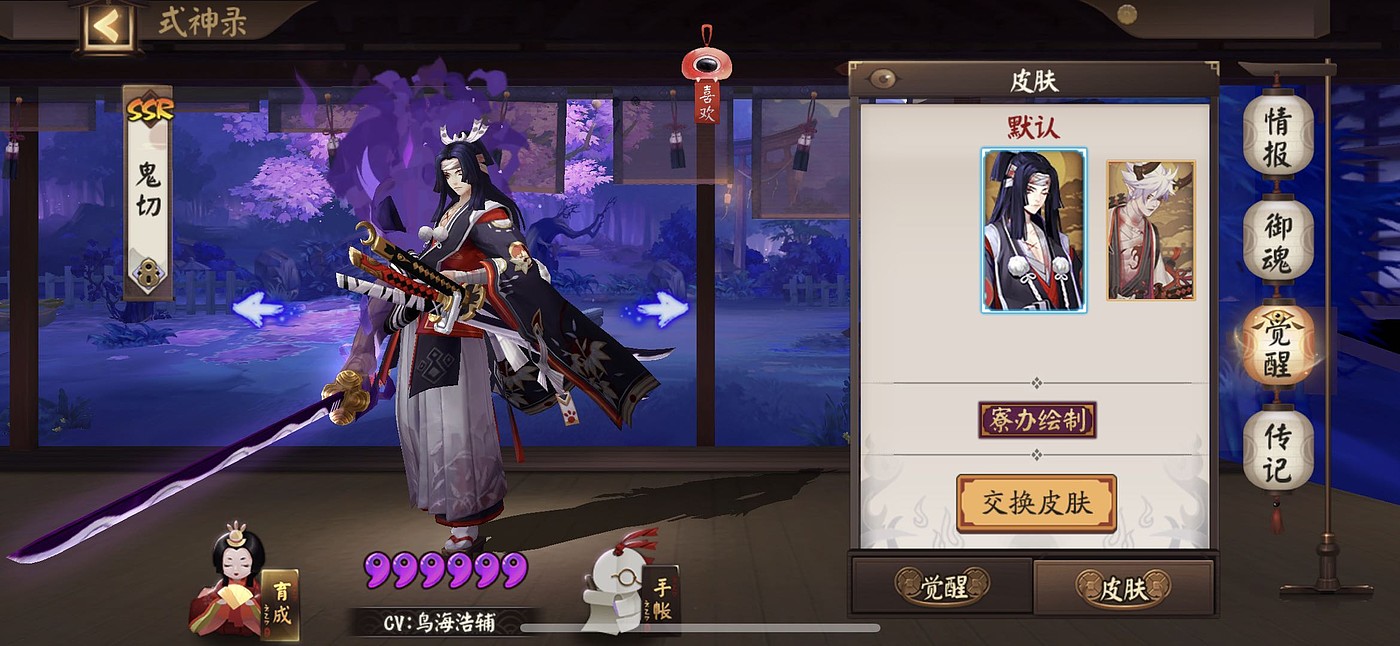Switch to the 觉醒 bottom tab

point(941,587)
